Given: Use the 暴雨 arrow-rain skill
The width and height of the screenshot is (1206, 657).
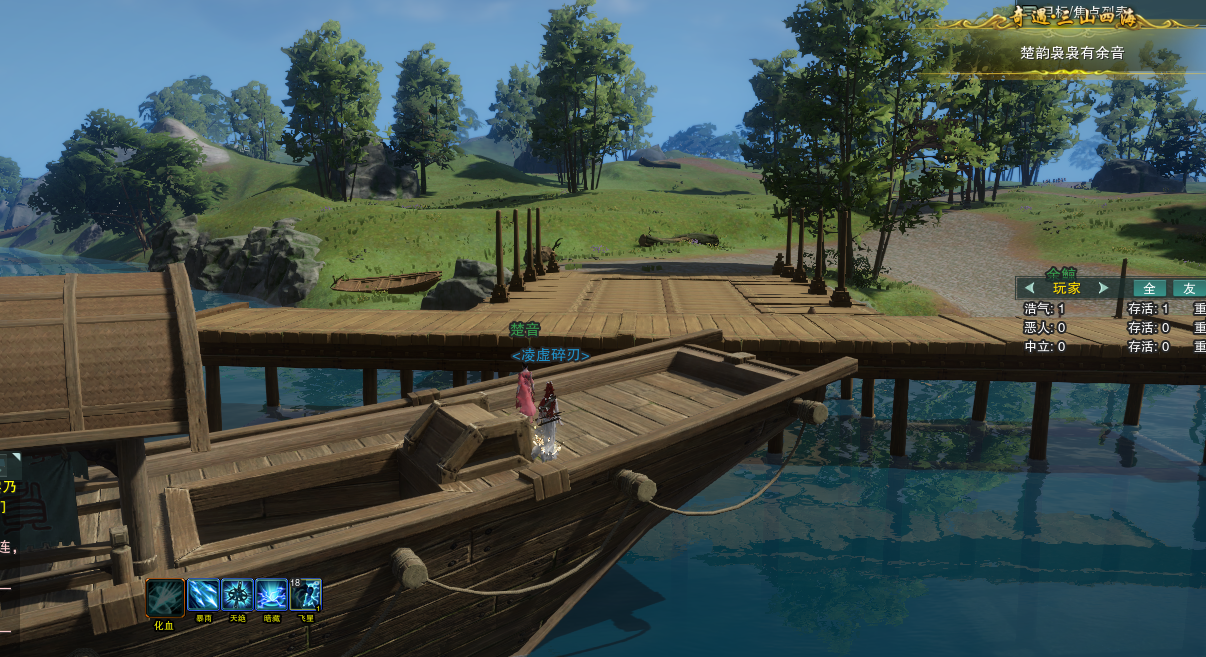Looking at the screenshot, I should (203, 595).
